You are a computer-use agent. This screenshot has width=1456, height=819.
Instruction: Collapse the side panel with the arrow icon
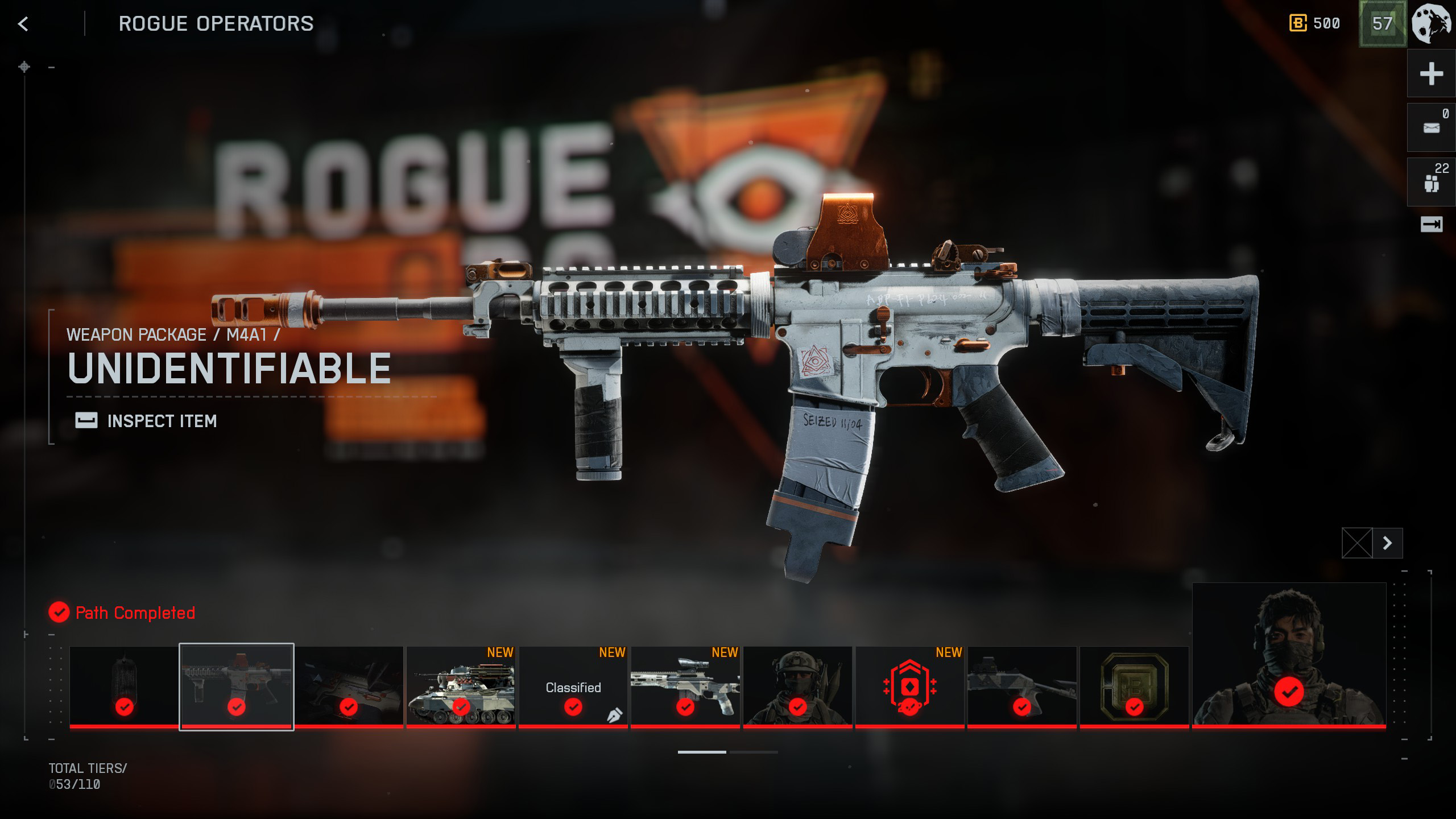pyautogui.click(x=1431, y=225)
